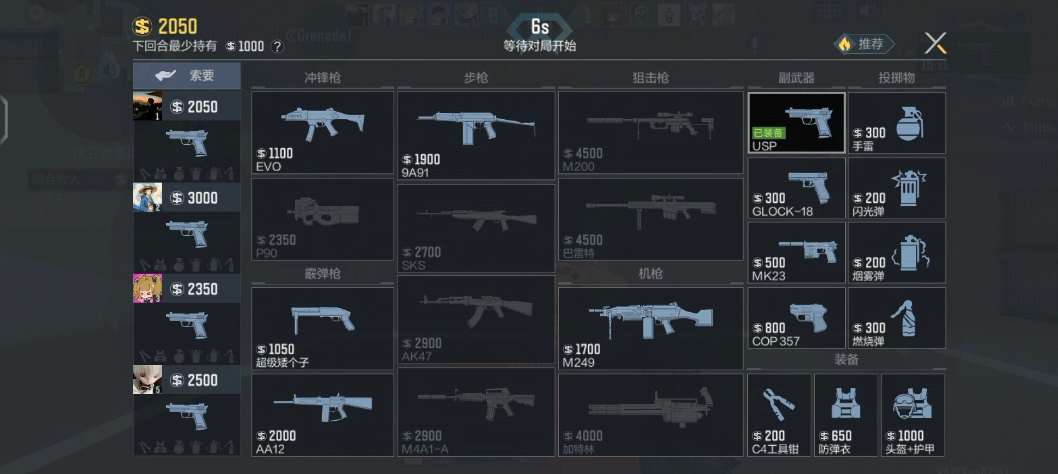This screenshot has width=1058, height=474.
Task: Buy the 超级矮个子 shotgun
Action: 322,328
